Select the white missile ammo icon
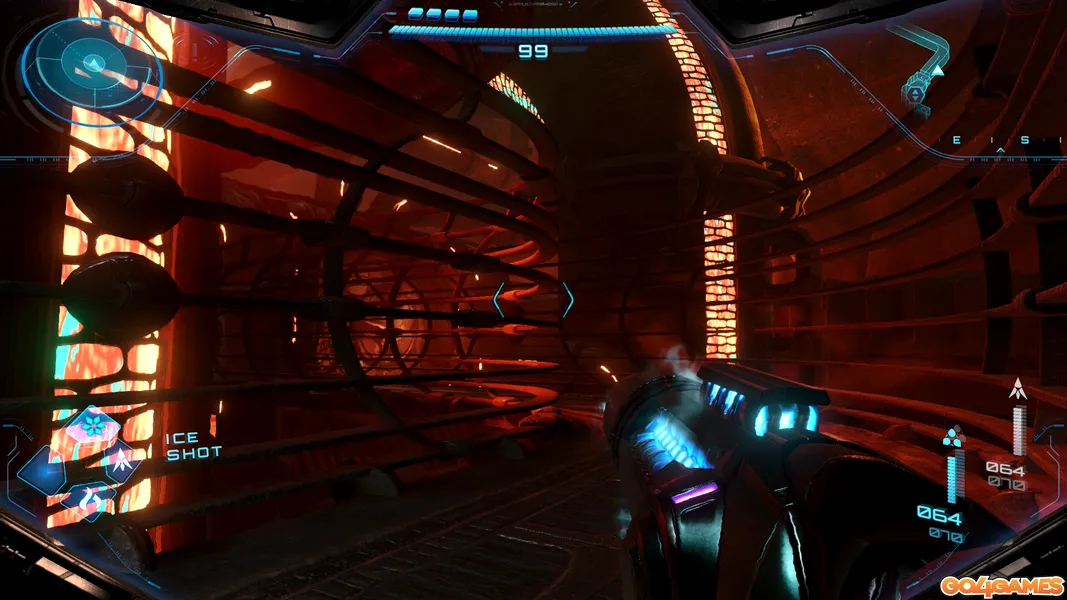The height and width of the screenshot is (600, 1067). click(x=1019, y=388)
